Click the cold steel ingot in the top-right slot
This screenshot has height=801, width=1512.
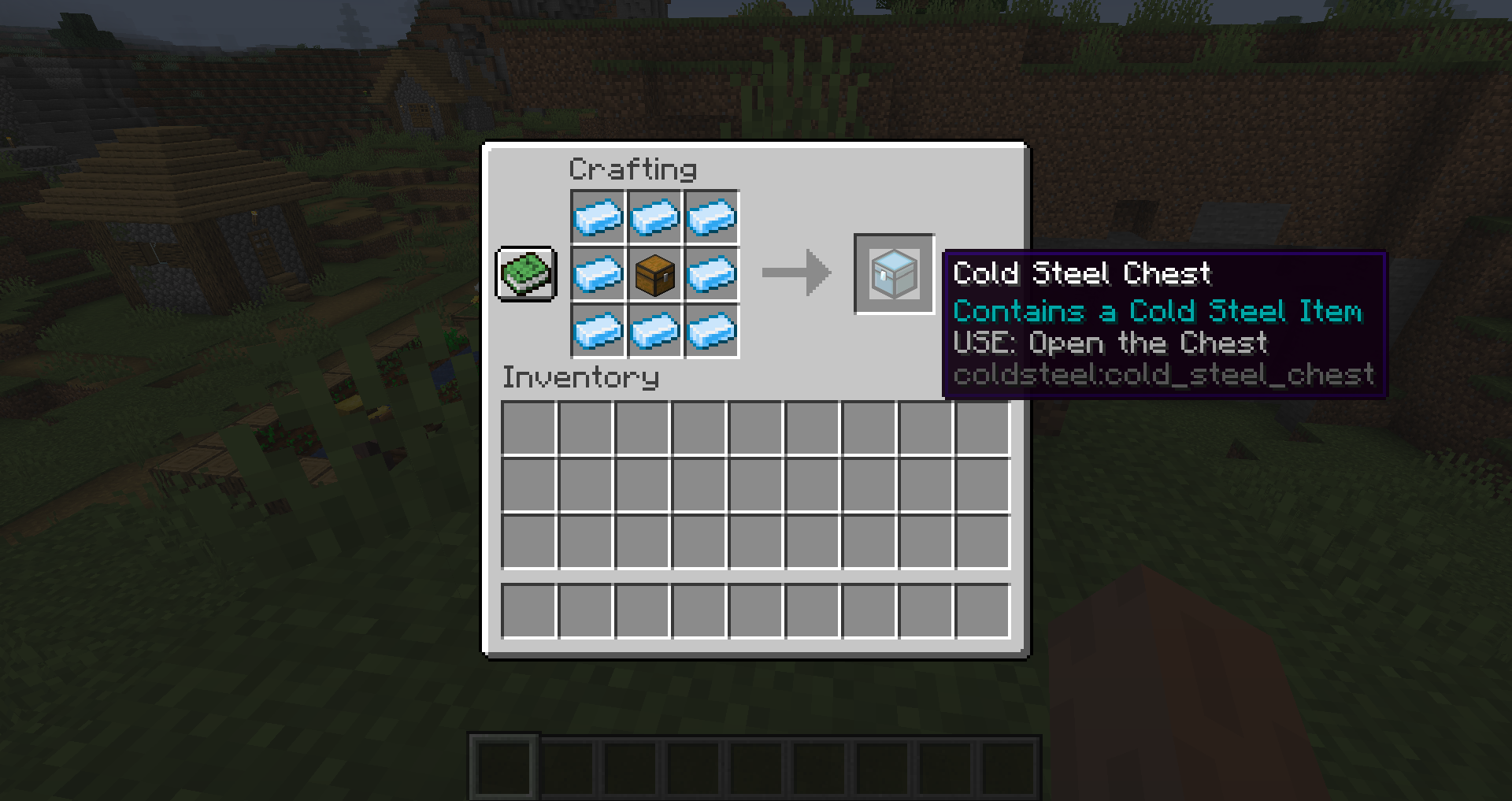[712, 217]
